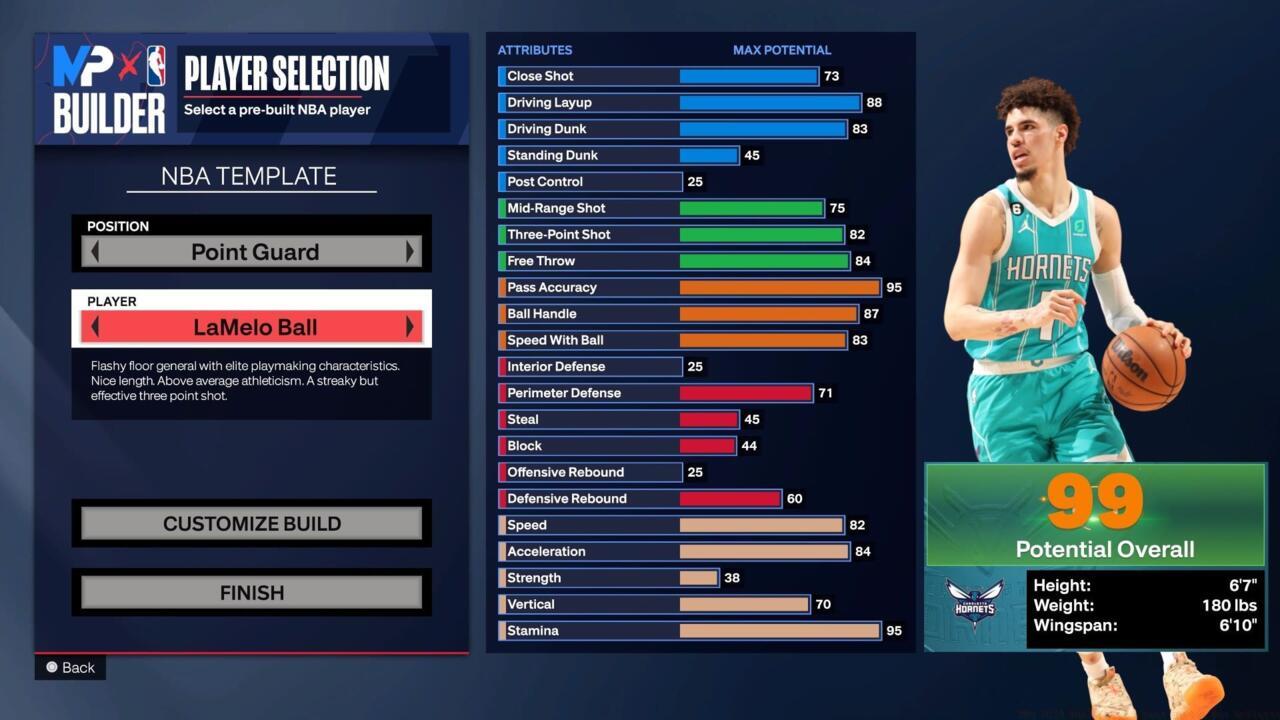Click the orange Pass Accuracy attribute marker
1280x720 pixels.
(x=502, y=287)
